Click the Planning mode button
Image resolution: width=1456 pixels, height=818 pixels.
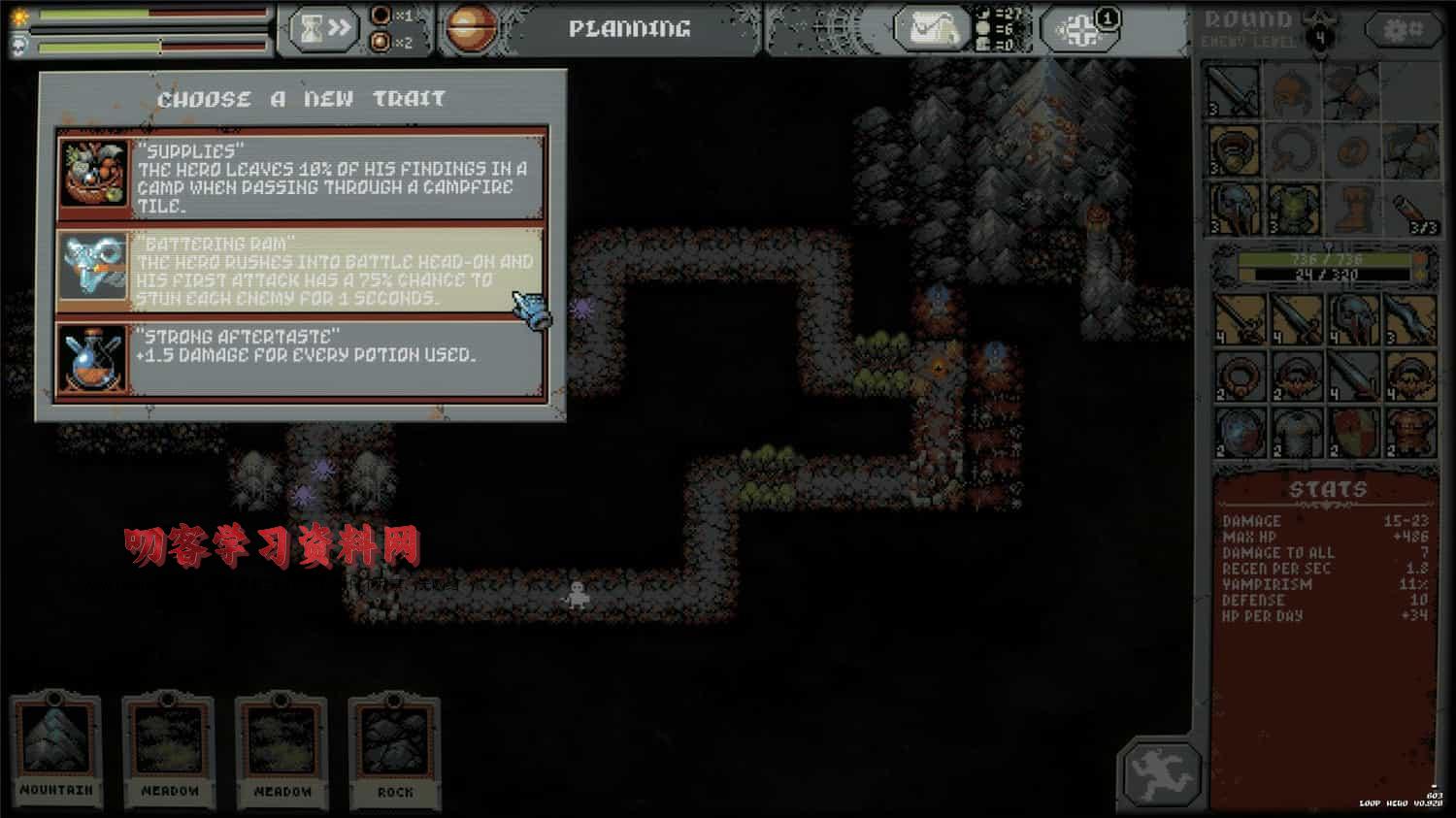[629, 29]
